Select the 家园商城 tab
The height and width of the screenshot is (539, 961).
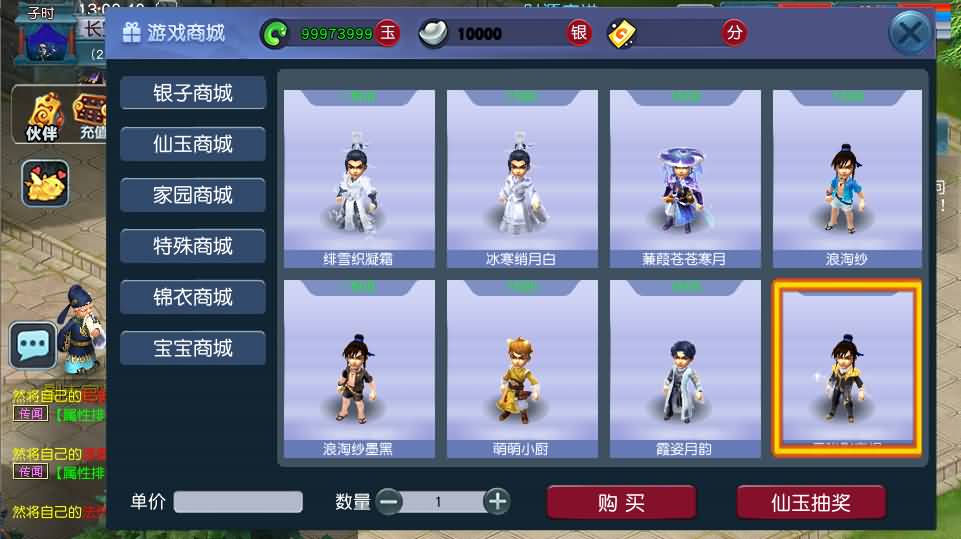tap(193, 195)
